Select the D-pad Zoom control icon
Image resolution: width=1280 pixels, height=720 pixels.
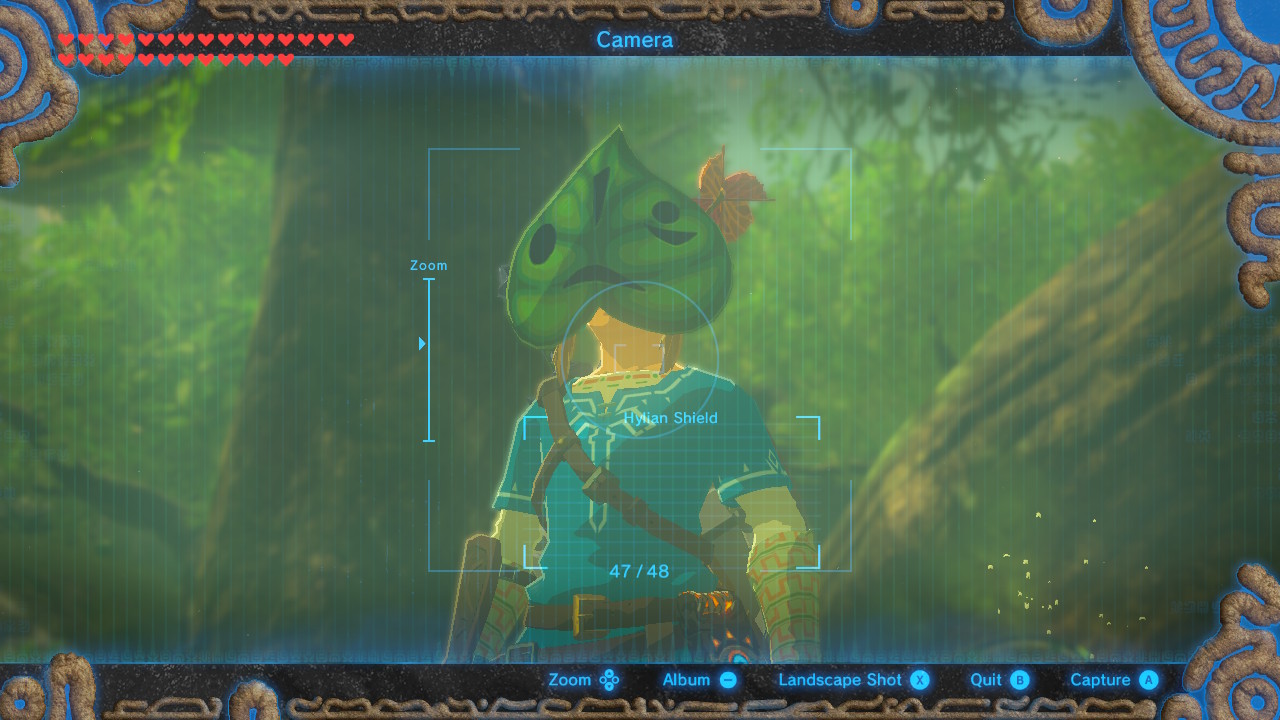point(611,679)
